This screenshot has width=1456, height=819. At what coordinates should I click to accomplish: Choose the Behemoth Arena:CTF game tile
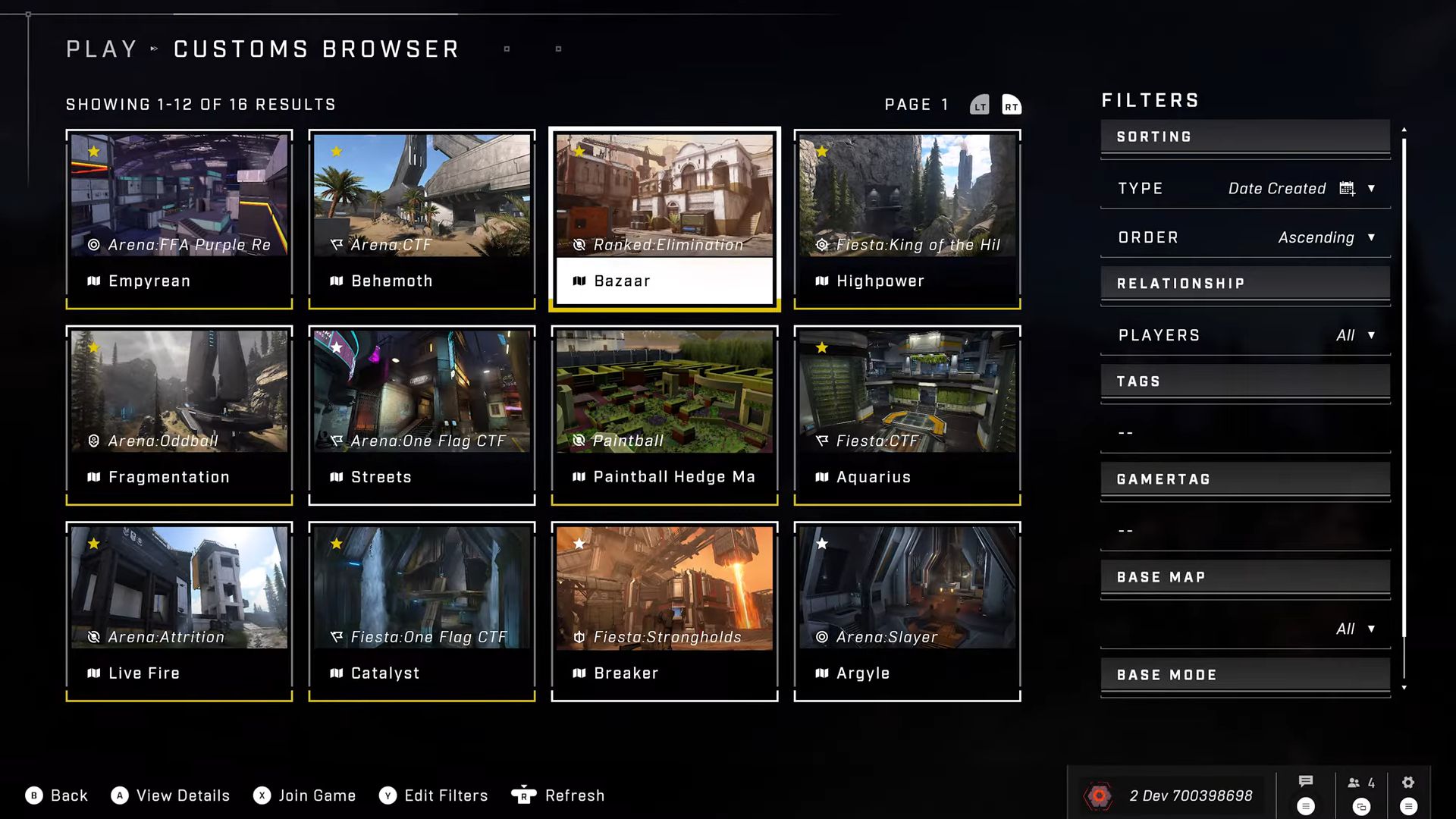coord(422,219)
